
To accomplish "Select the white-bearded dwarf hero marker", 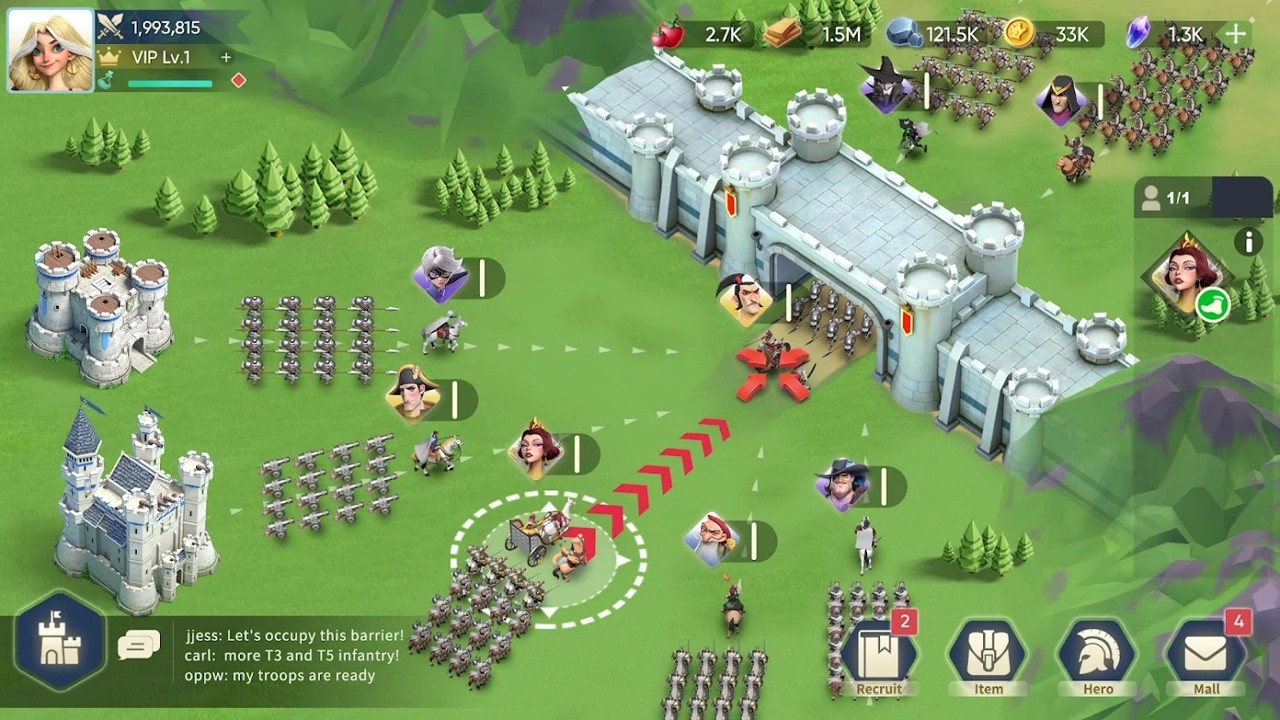I will (x=712, y=538).
